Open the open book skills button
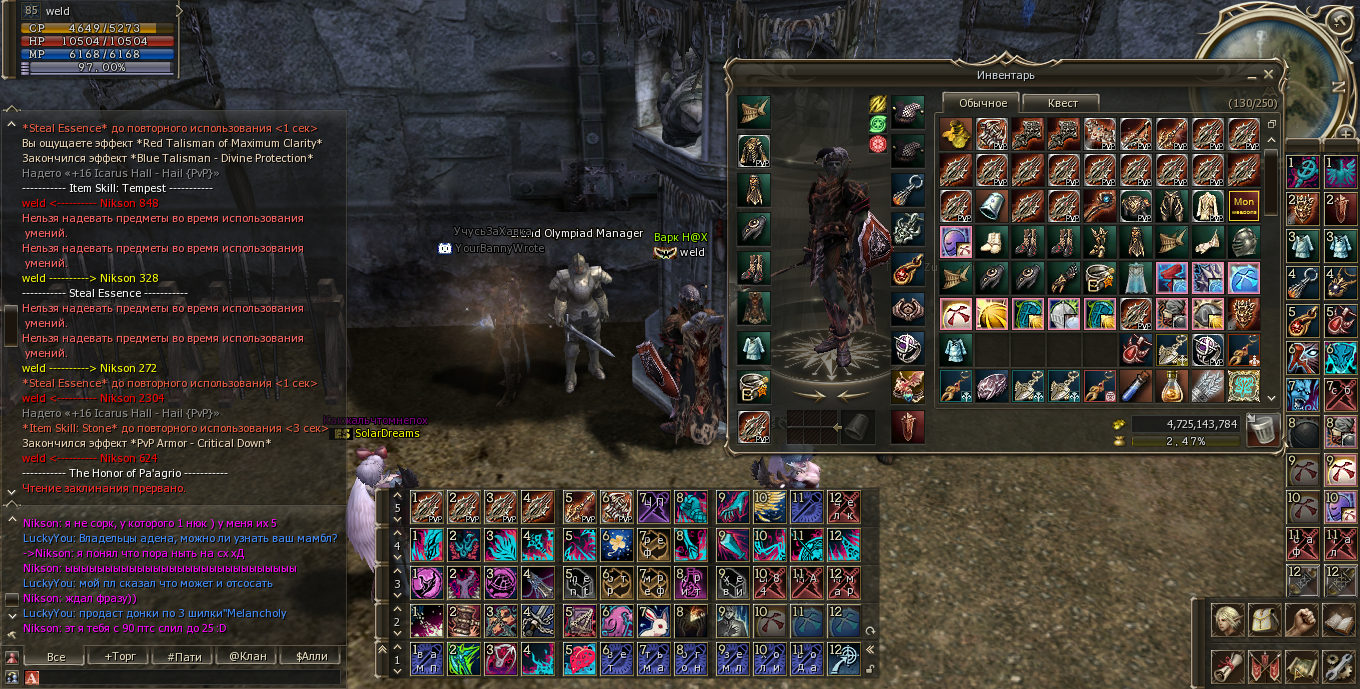Screen dimensions: 1360x689 1338,621
